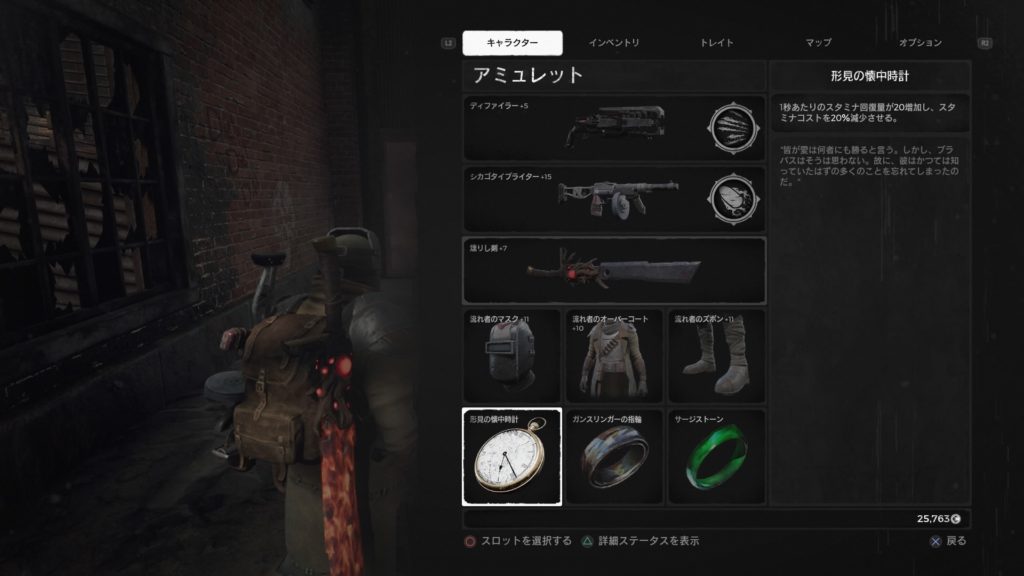This screenshot has height=576, width=1024.
Task: Open the マップ tab
Action: 818,43
